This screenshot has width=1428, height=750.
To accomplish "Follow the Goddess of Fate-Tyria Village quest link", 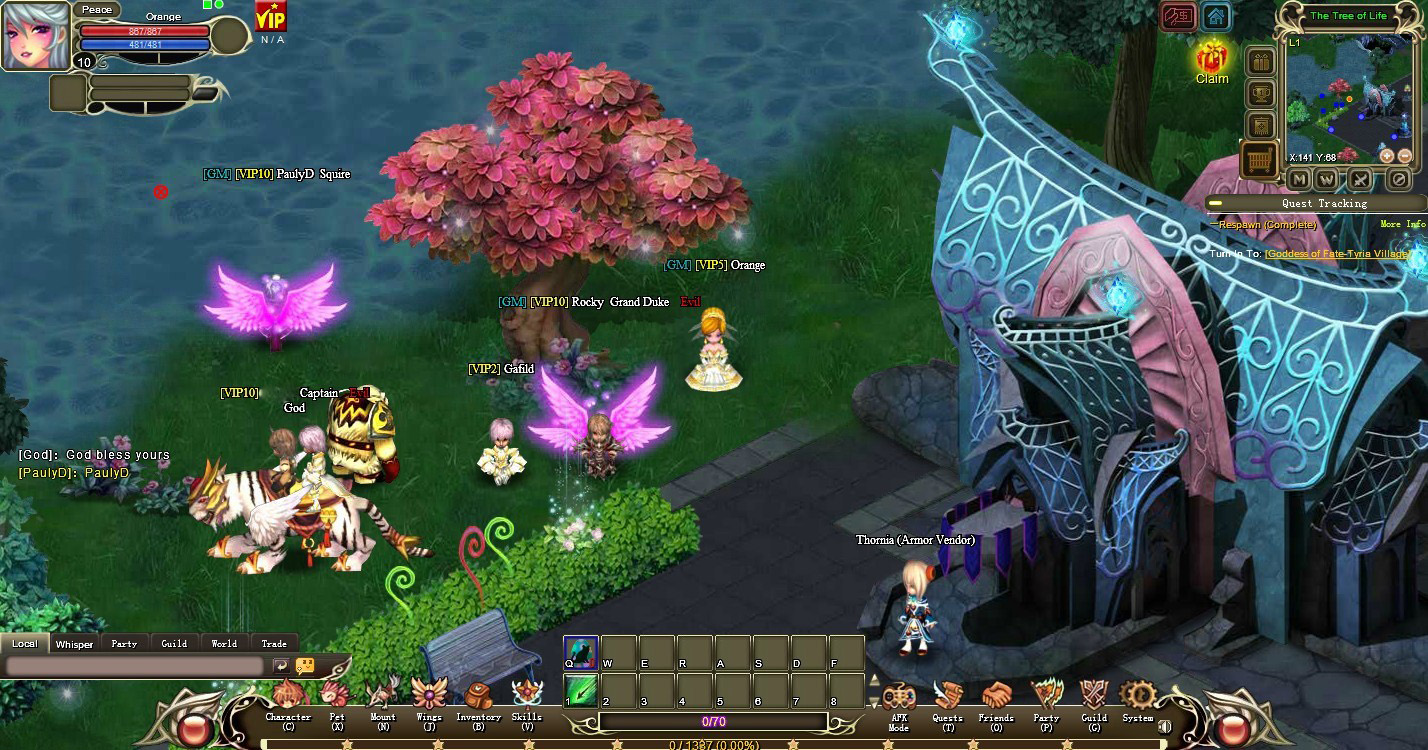I will 1334,254.
